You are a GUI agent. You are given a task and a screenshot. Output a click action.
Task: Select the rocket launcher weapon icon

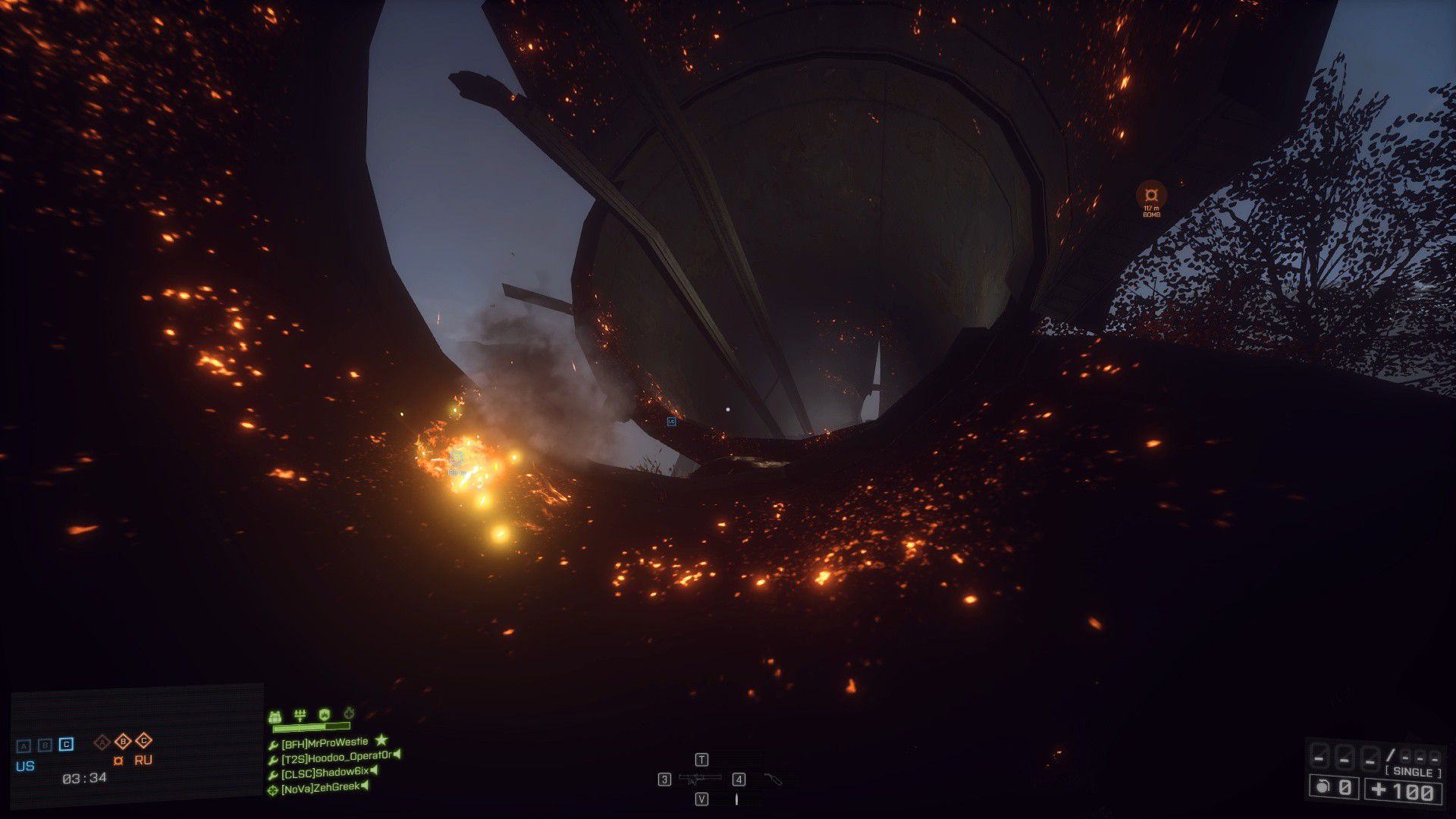point(699,779)
